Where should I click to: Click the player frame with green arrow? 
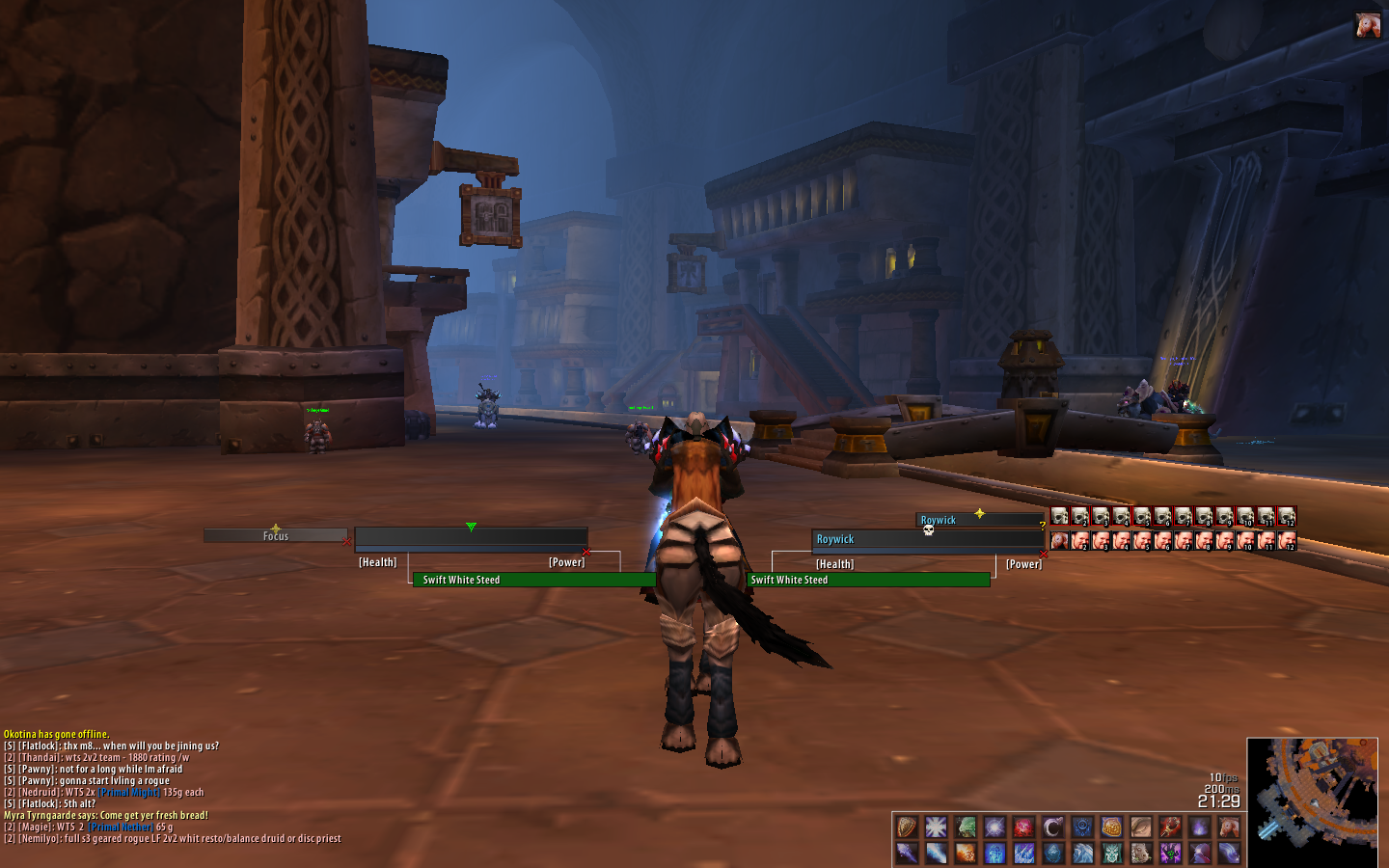pyautogui.click(x=471, y=537)
